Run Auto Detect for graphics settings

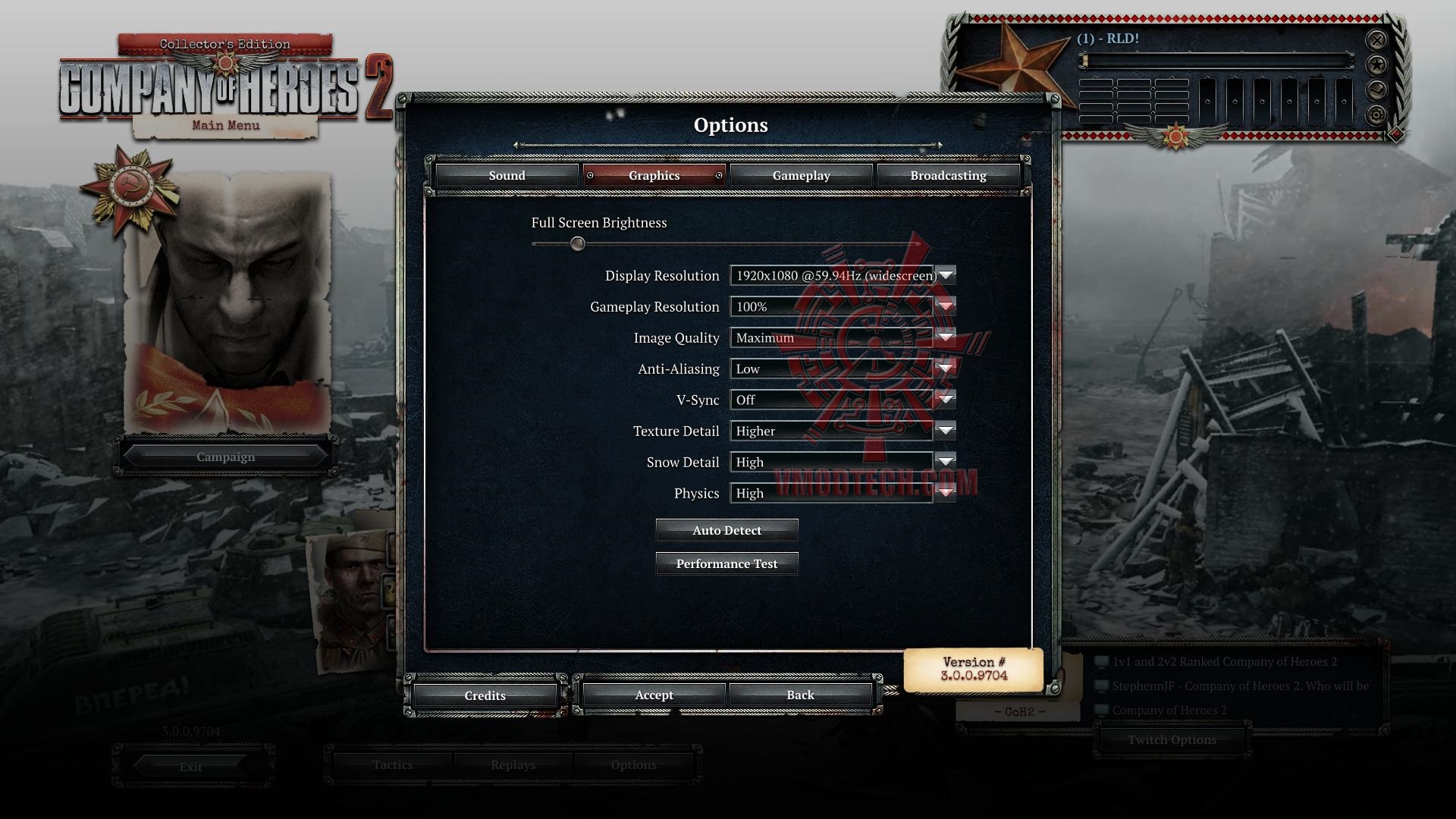[x=726, y=530]
